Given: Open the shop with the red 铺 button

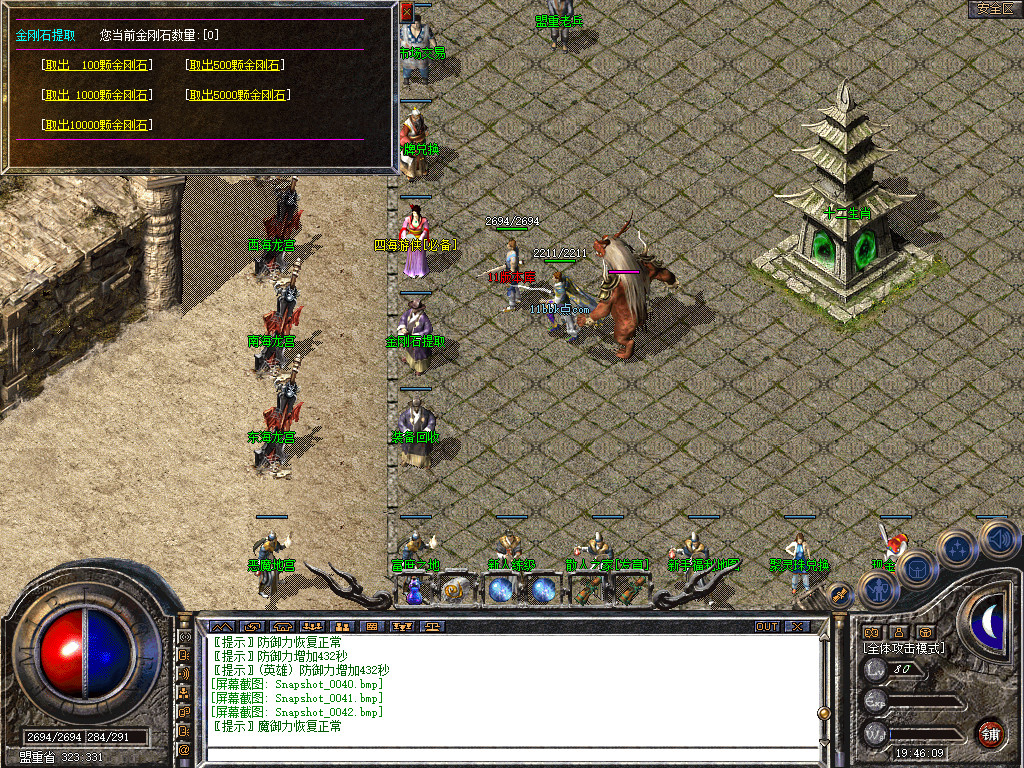Looking at the screenshot, I should 991,732.
